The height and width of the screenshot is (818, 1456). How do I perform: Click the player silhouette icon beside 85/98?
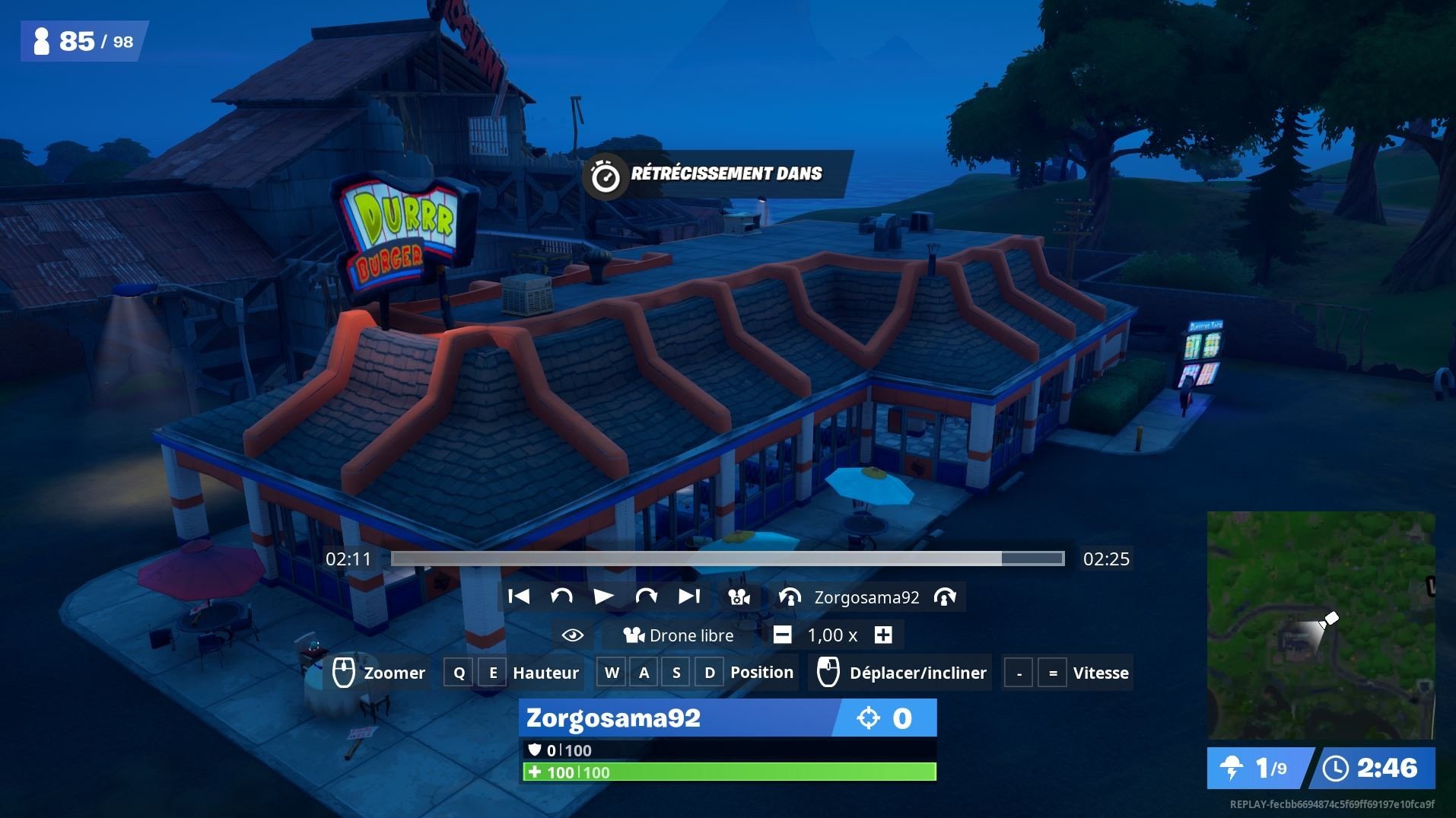pos(43,41)
